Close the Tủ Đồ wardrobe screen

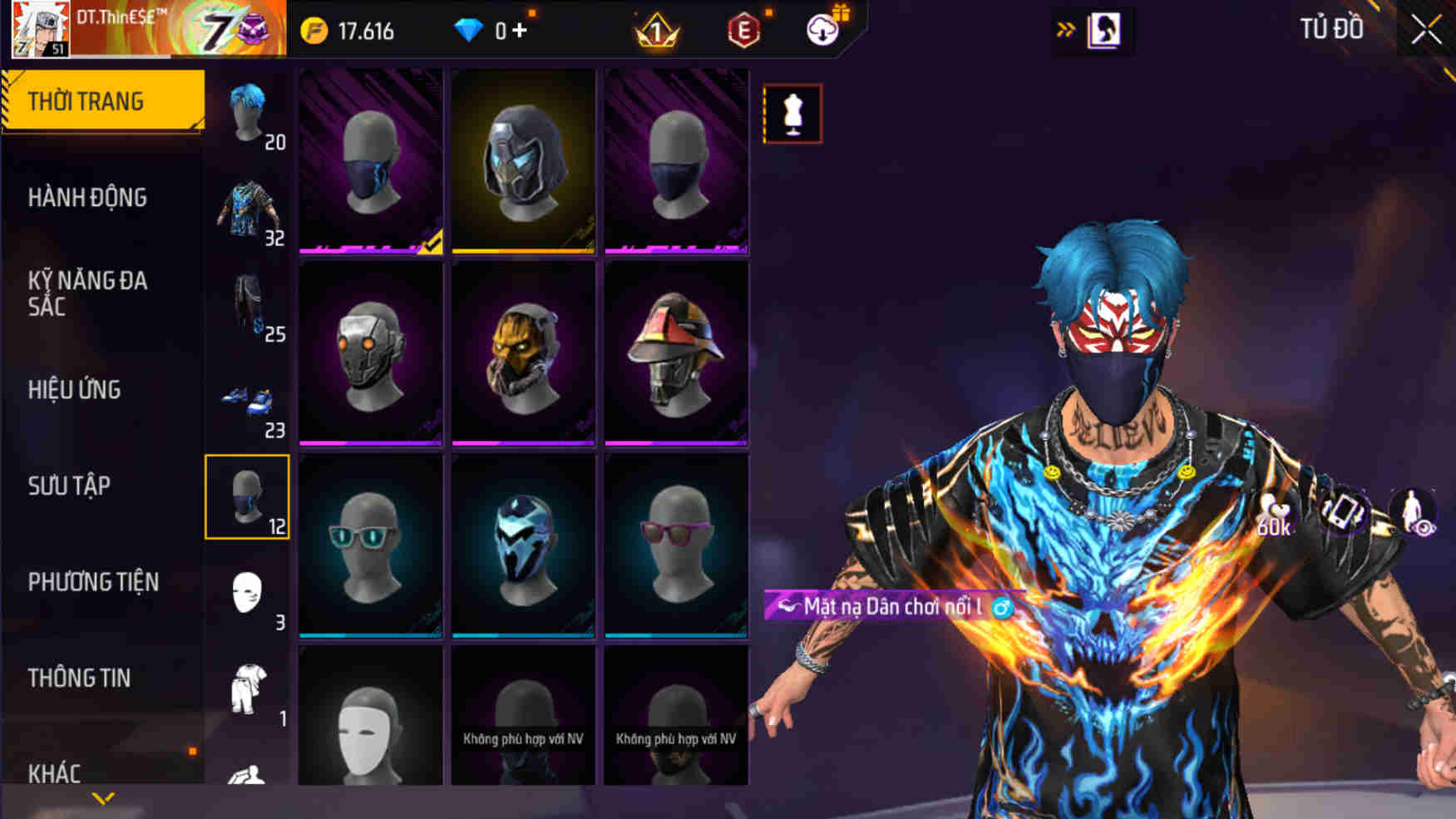(1425, 31)
